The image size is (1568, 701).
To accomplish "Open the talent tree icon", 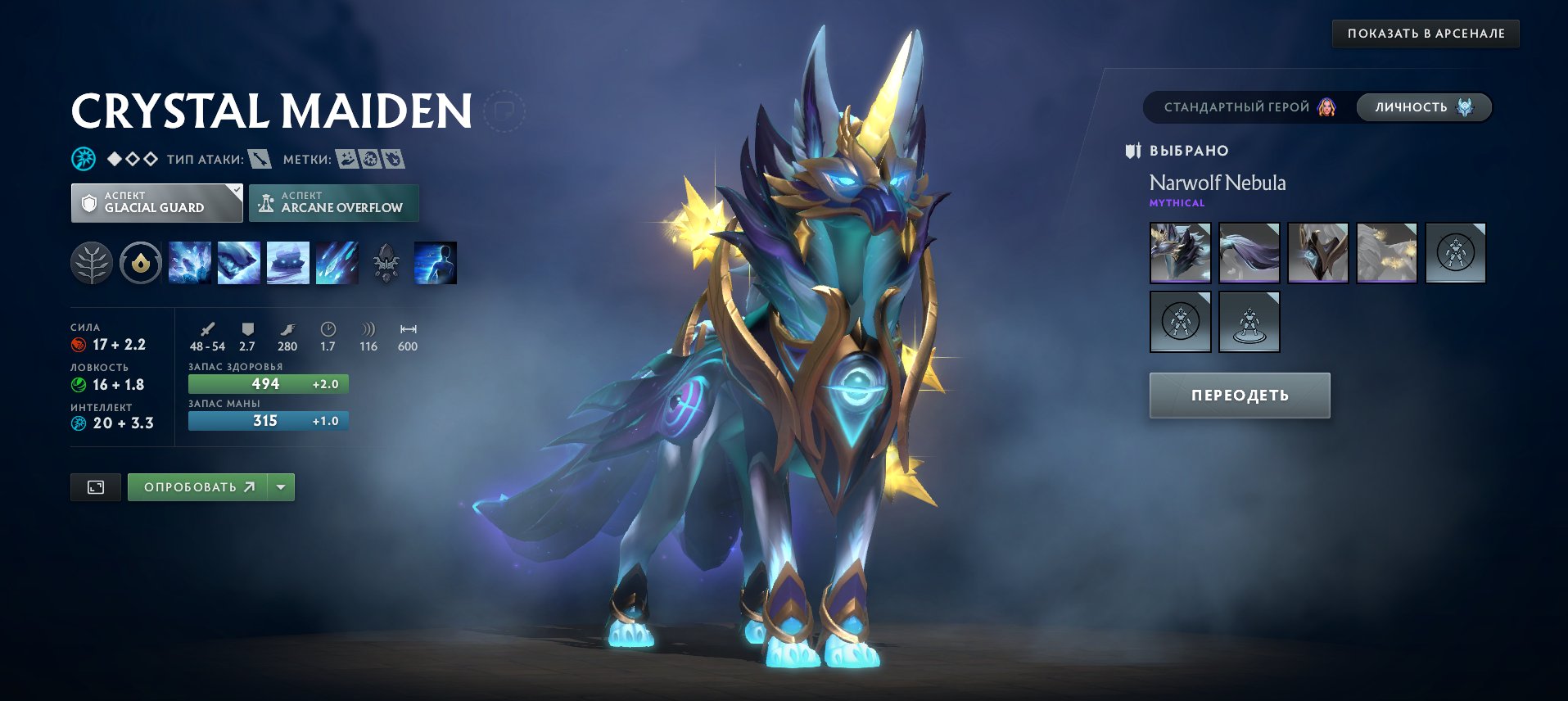I will click(92, 262).
